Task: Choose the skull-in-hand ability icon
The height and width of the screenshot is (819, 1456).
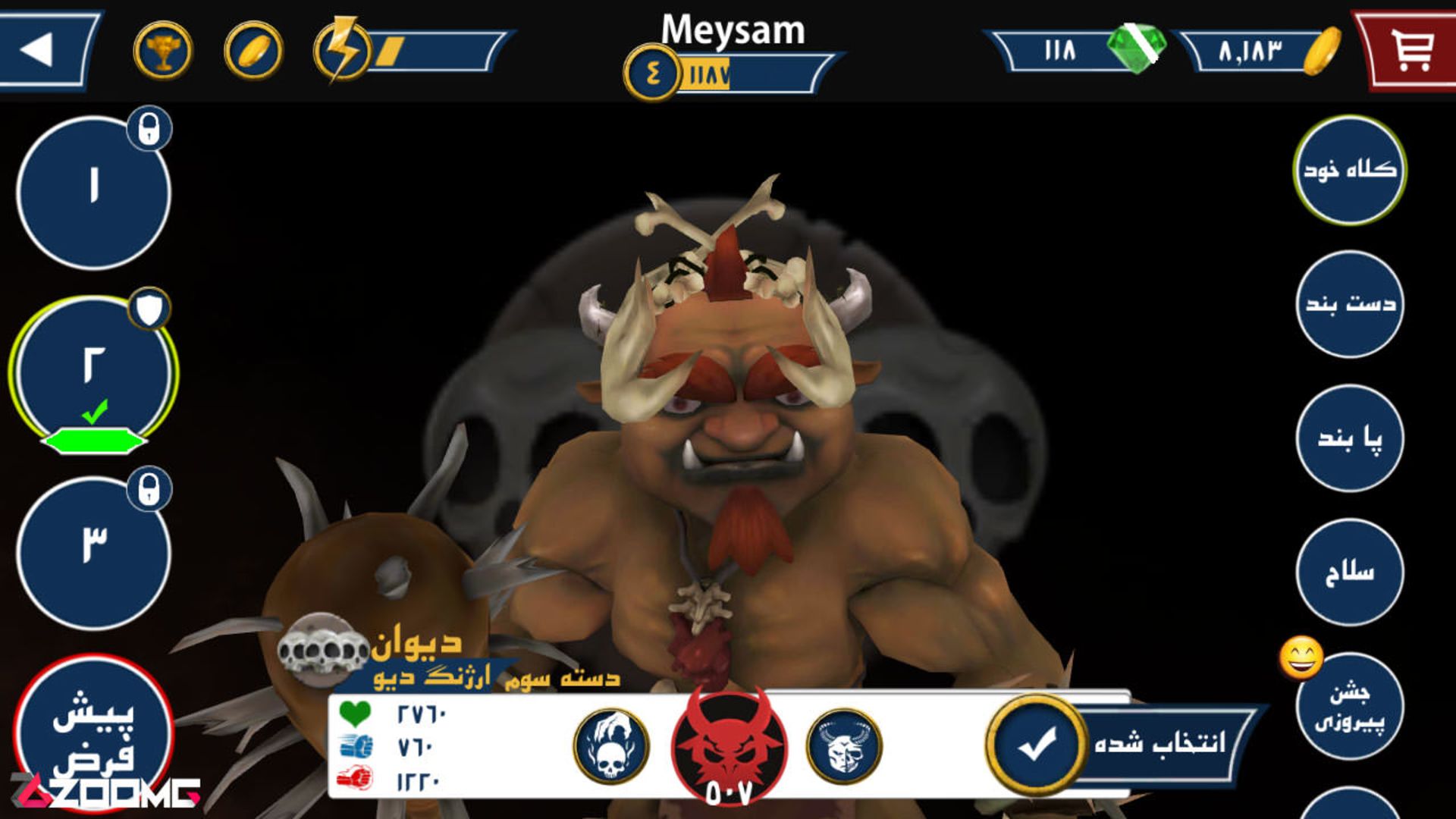Action: [611, 746]
